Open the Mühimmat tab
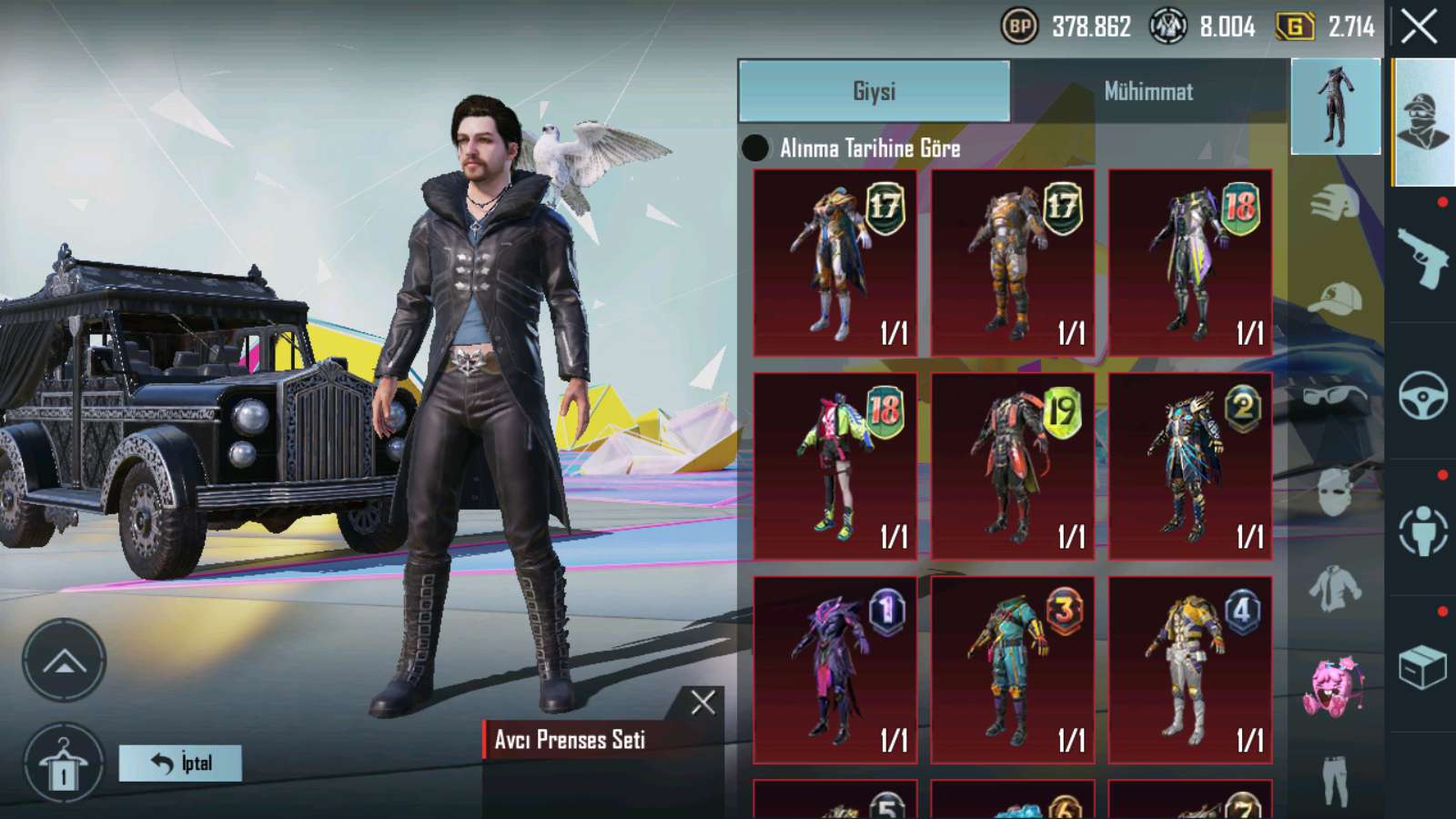The width and height of the screenshot is (1456, 819). click(x=1148, y=91)
